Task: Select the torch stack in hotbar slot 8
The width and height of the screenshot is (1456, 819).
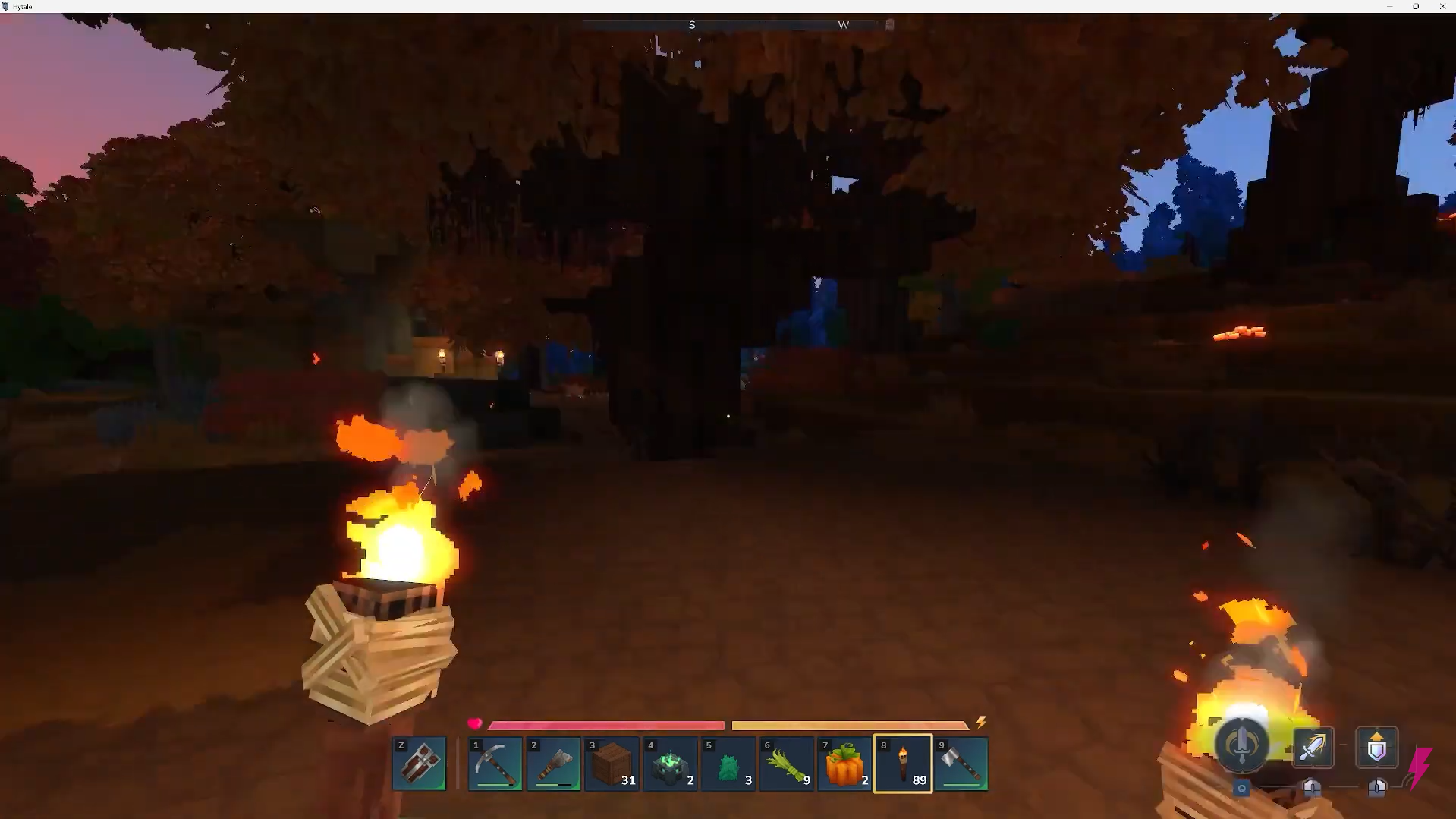Action: click(x=902, y=764)
